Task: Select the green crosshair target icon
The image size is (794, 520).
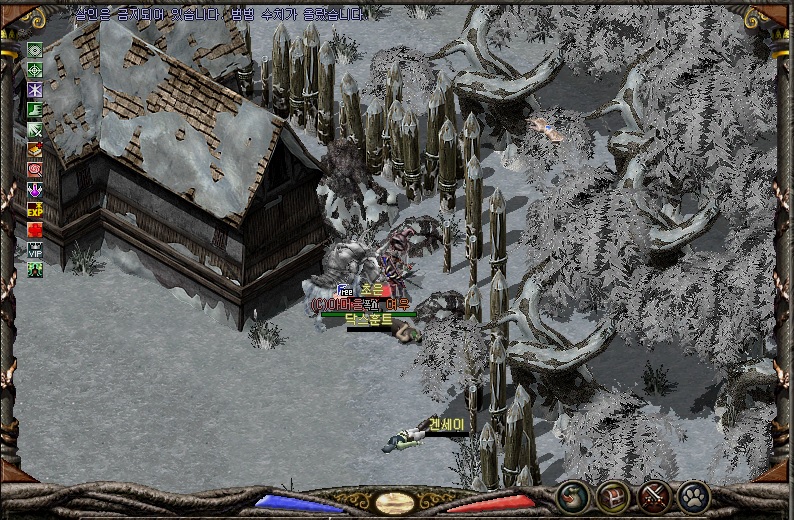Action: pos(35,70)
